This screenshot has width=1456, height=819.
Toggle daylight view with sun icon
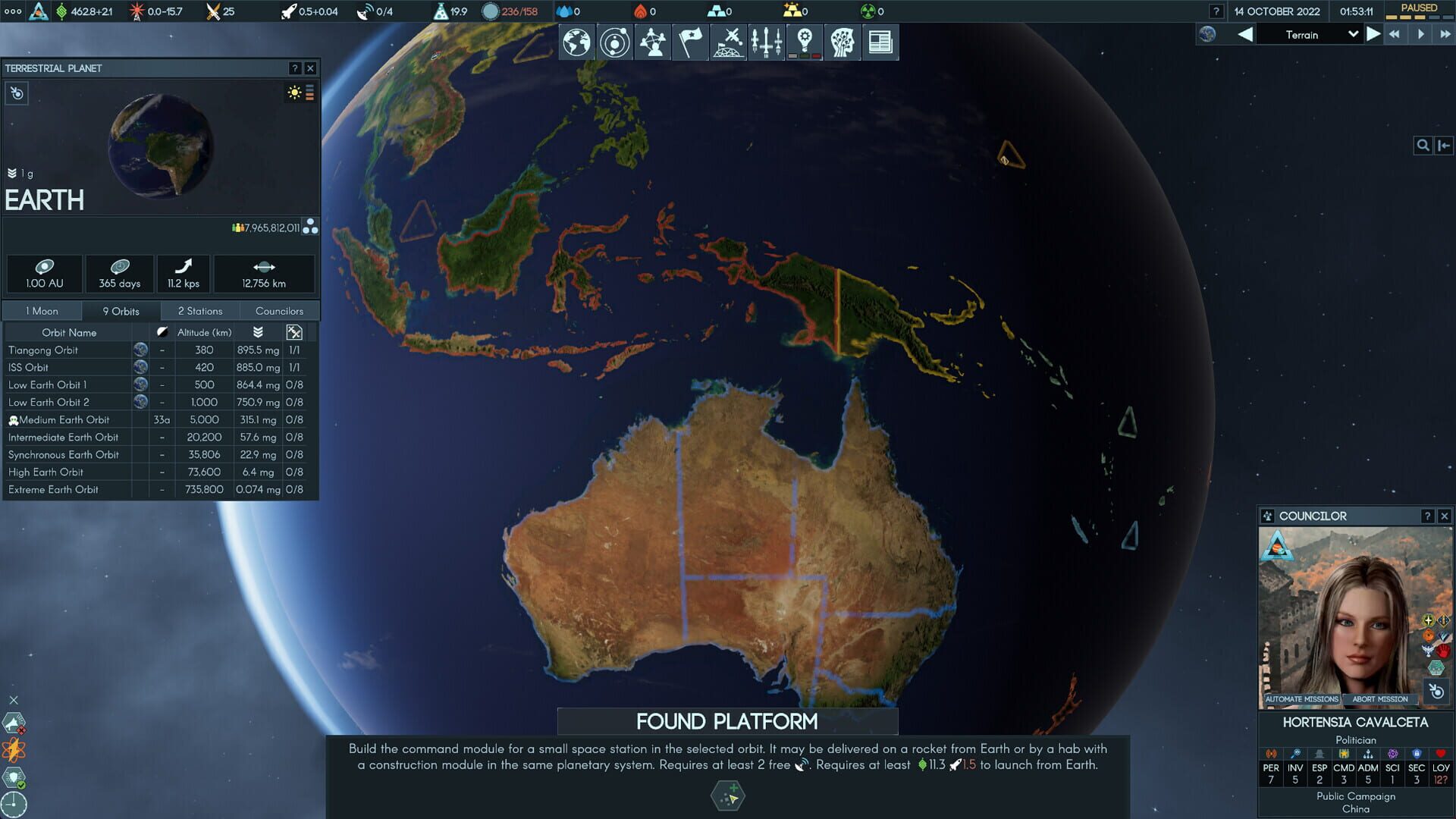(x=294, y=93)
